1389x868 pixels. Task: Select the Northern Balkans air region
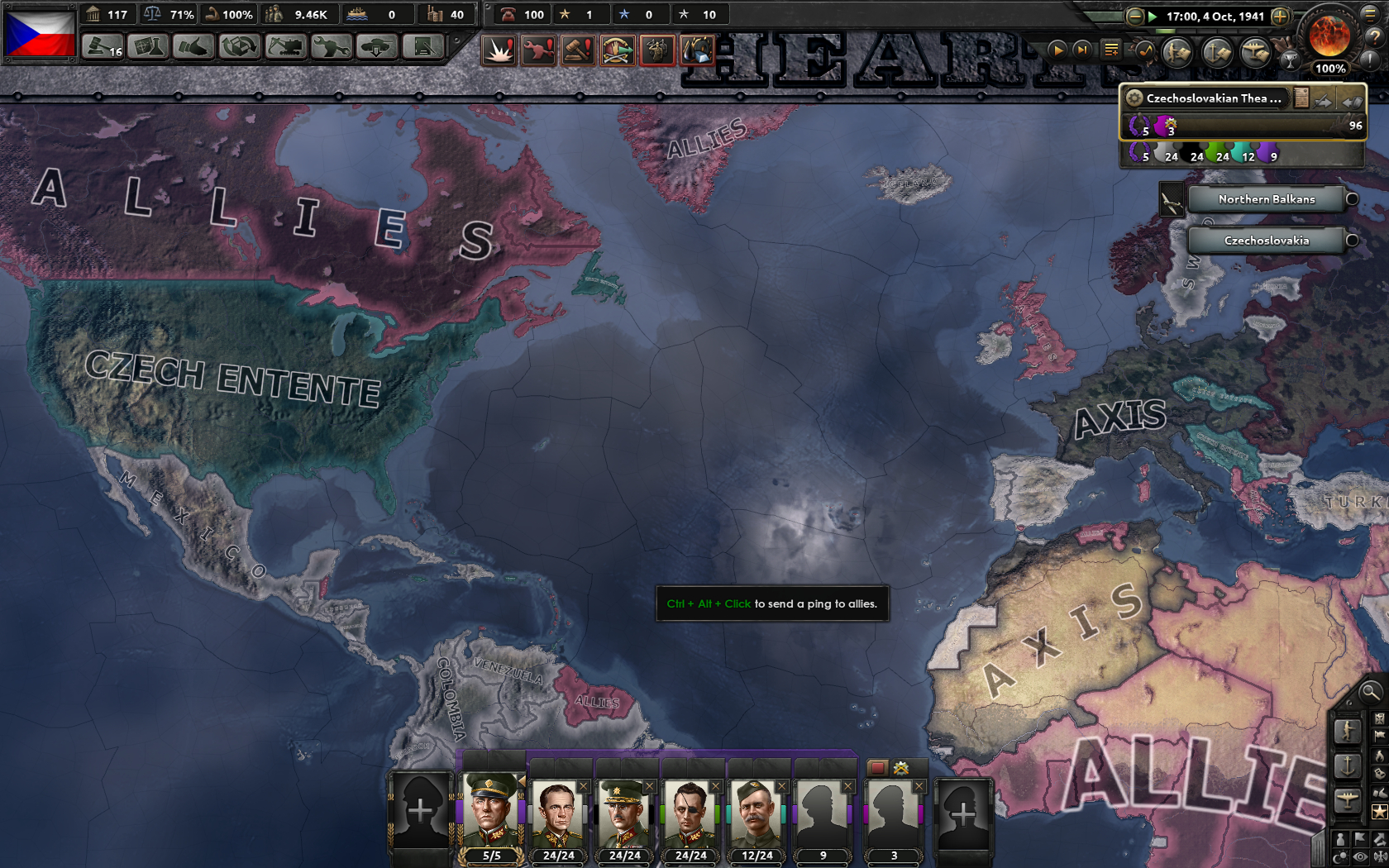click(x=1265, y=198)
